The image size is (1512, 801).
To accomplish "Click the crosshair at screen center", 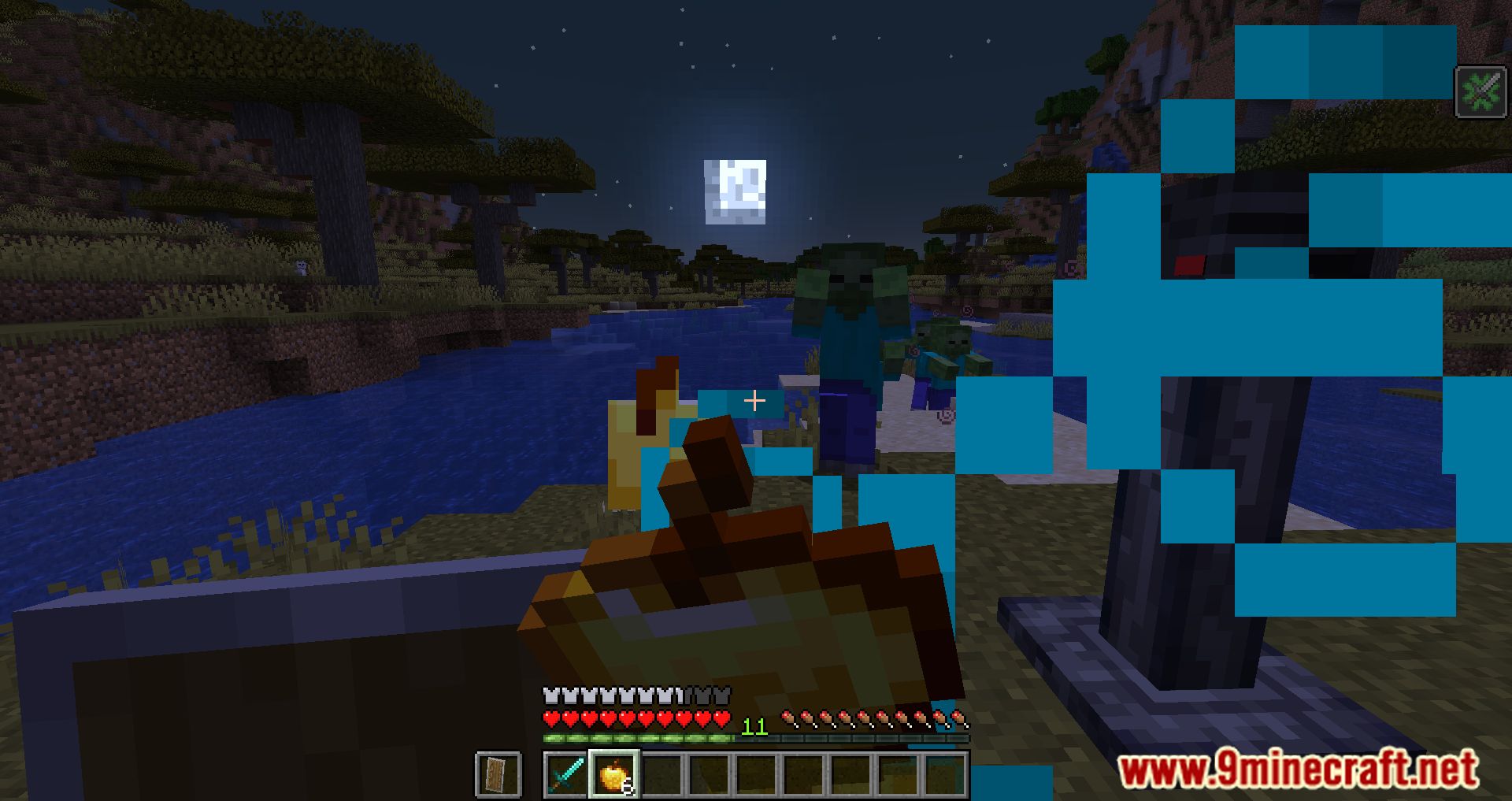I will [x=754, y=401].
